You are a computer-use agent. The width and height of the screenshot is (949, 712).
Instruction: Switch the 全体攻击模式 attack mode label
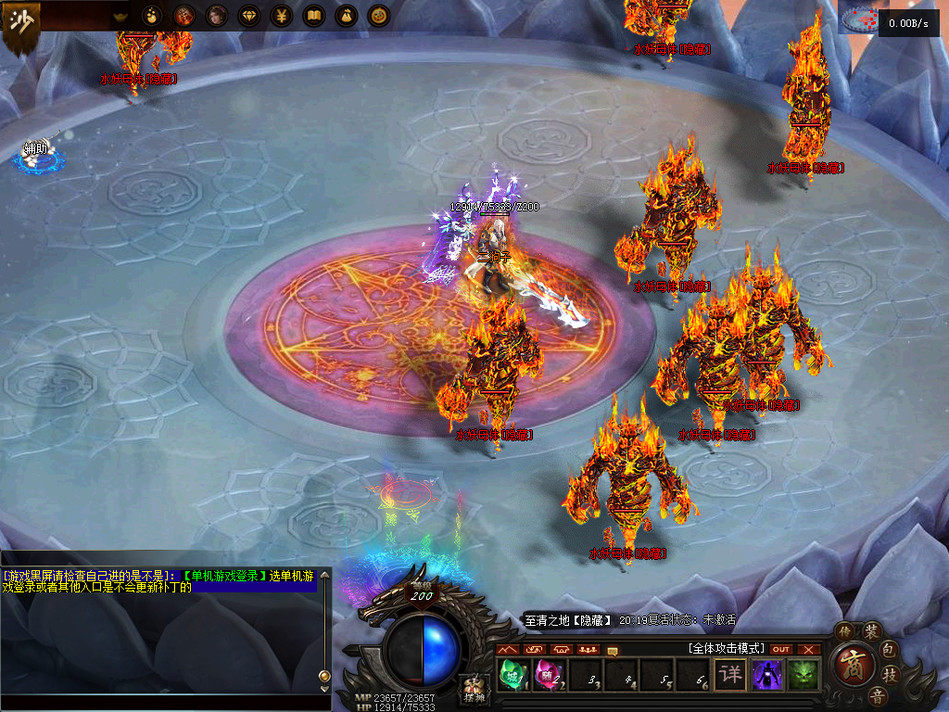[726, 648]
